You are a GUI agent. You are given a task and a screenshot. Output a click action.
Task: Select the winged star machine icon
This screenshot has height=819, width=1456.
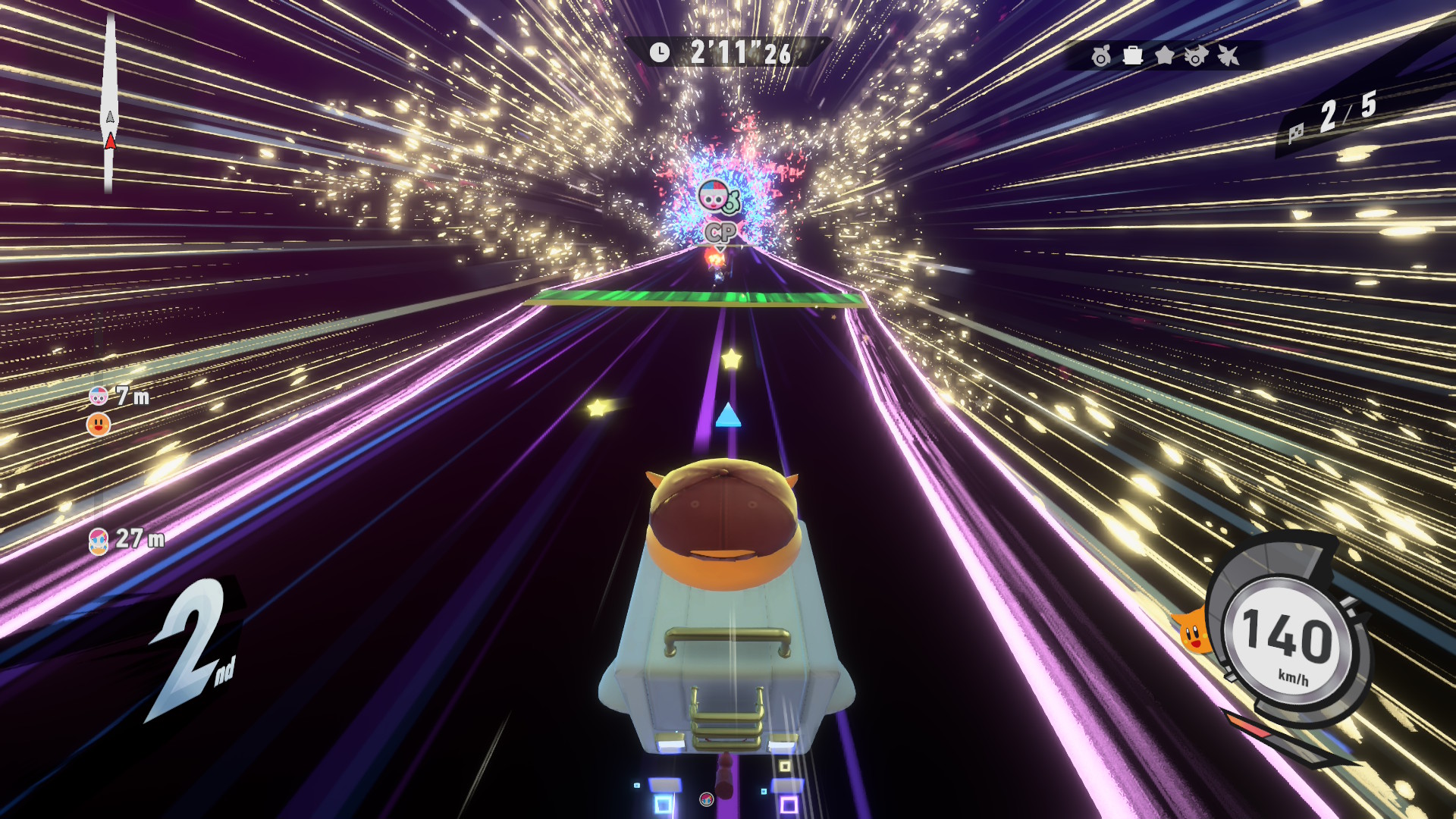[1228, 55]
